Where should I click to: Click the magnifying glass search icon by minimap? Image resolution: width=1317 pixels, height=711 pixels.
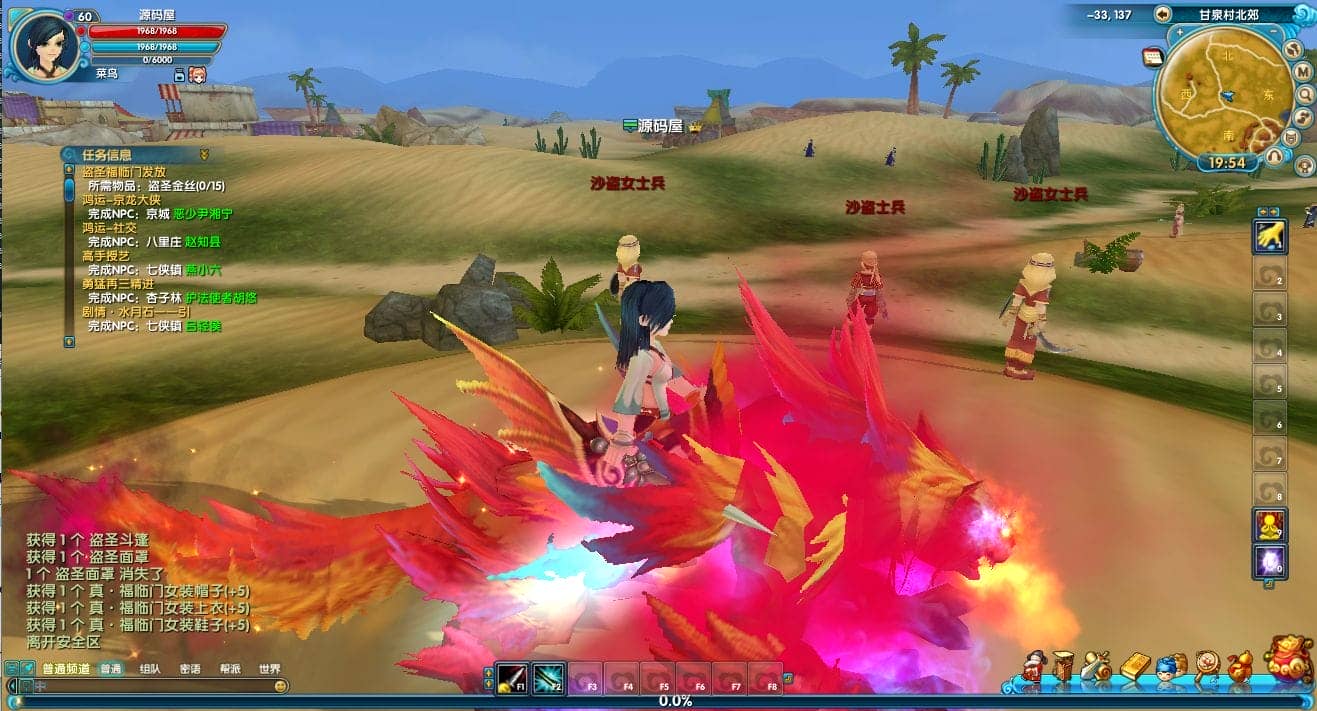pos(1305,94)
